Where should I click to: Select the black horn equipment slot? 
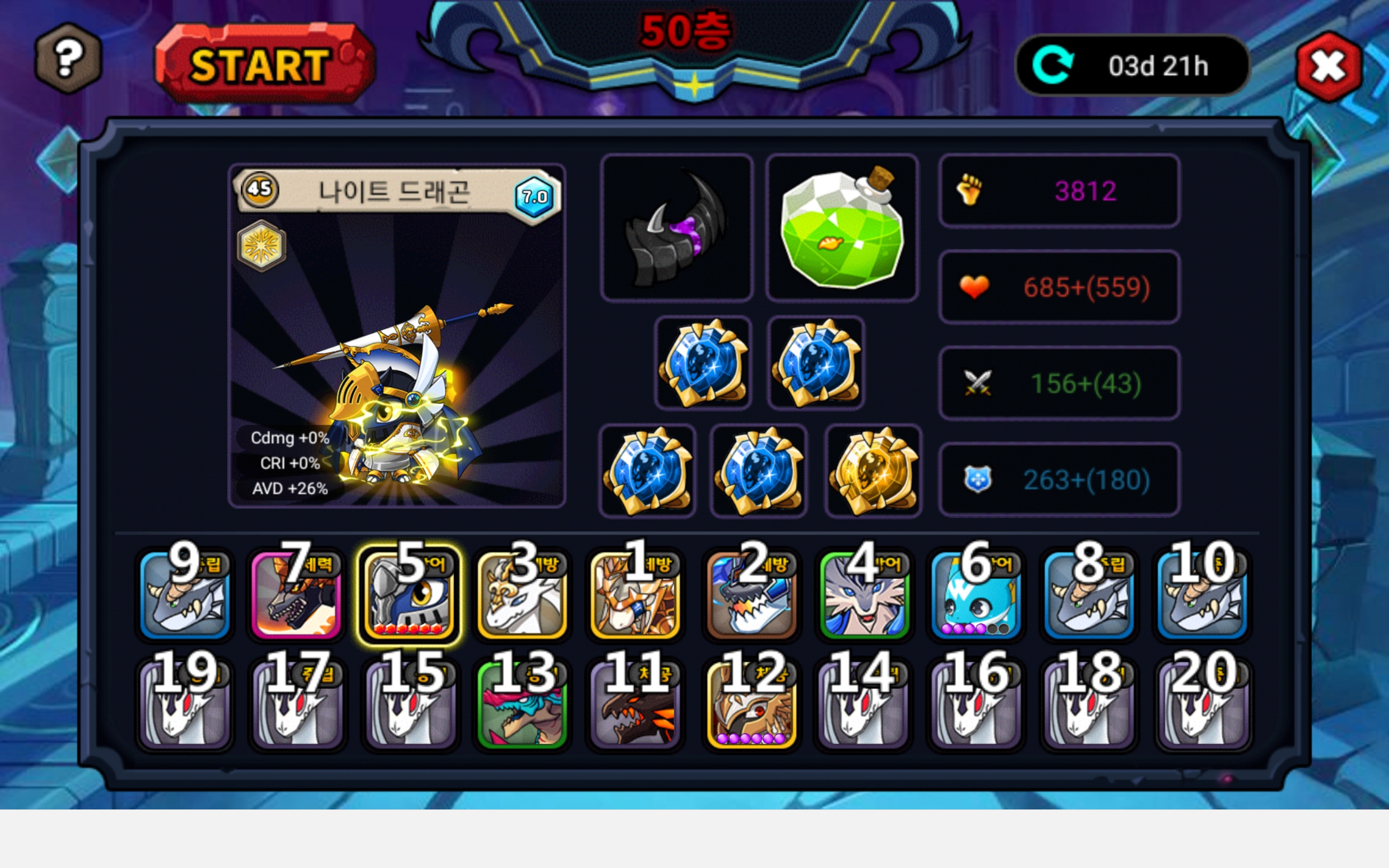[x=676, y=227]
